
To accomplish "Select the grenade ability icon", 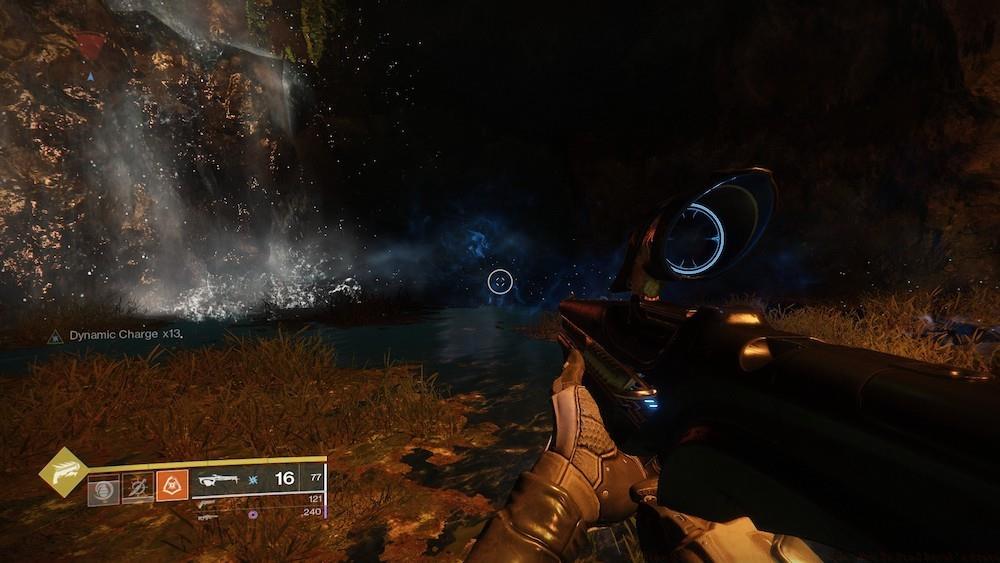I will (103, 489).
